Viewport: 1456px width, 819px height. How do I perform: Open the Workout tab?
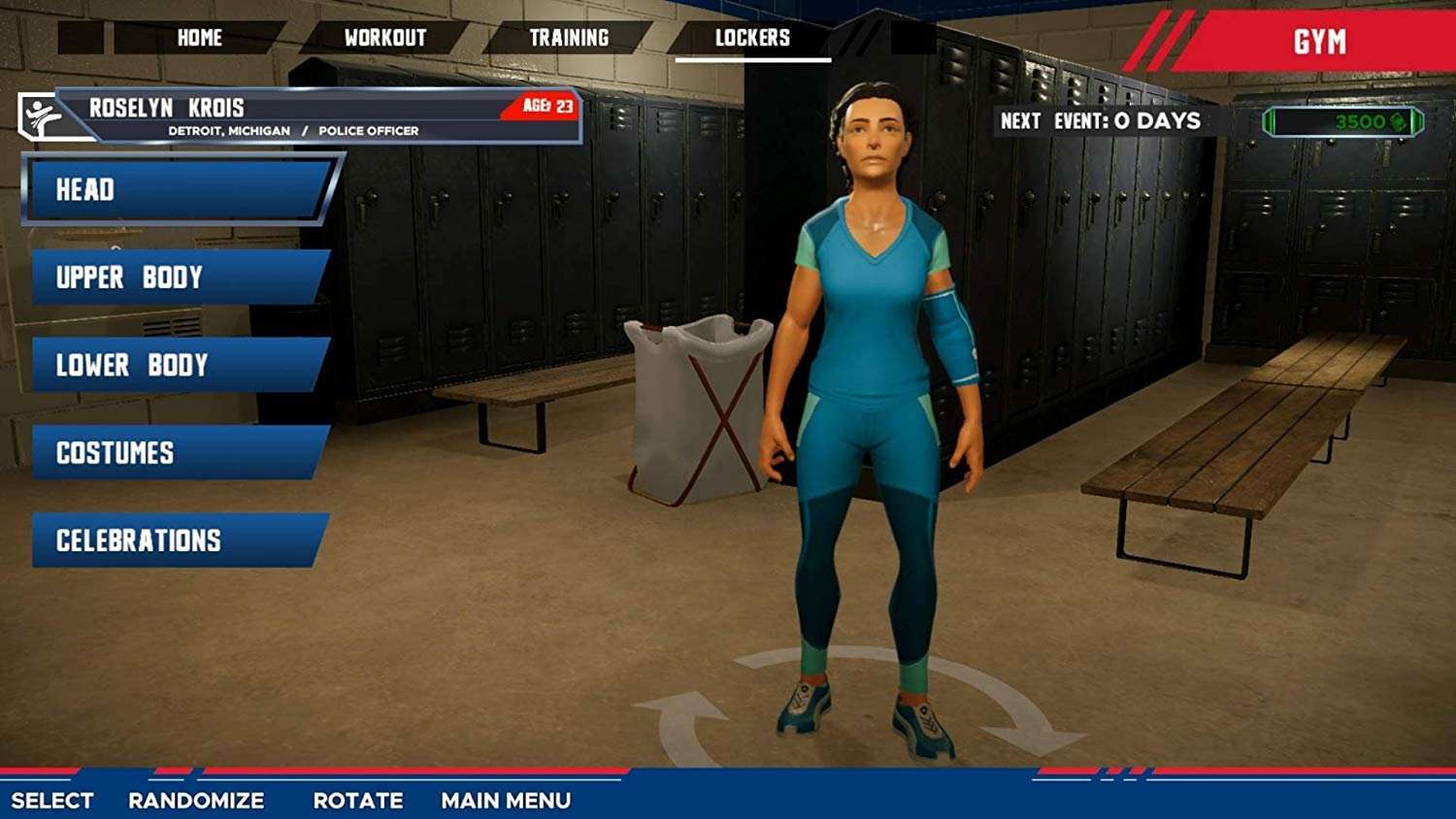(385, 36)
